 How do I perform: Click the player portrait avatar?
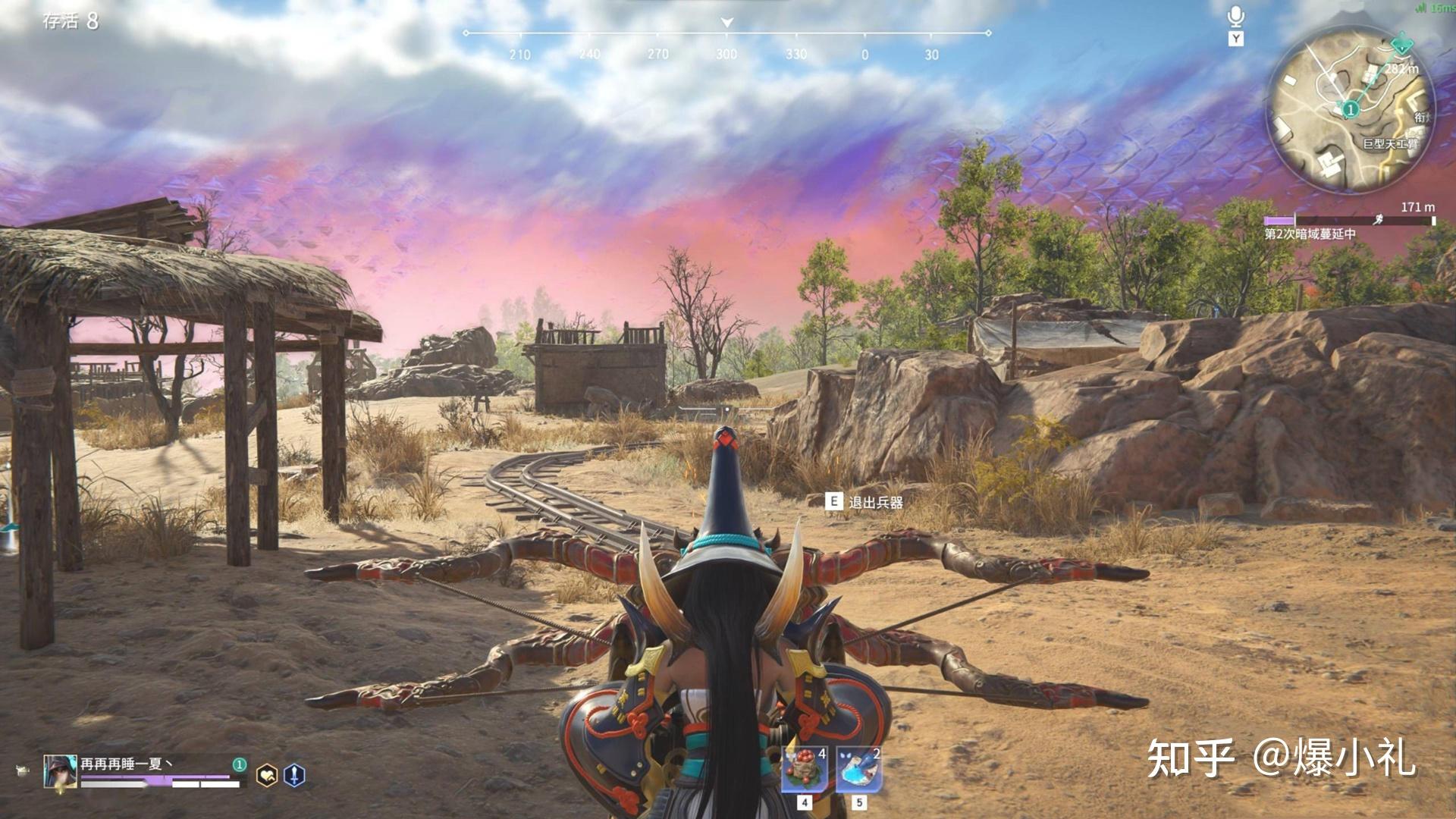pos(60,773)
